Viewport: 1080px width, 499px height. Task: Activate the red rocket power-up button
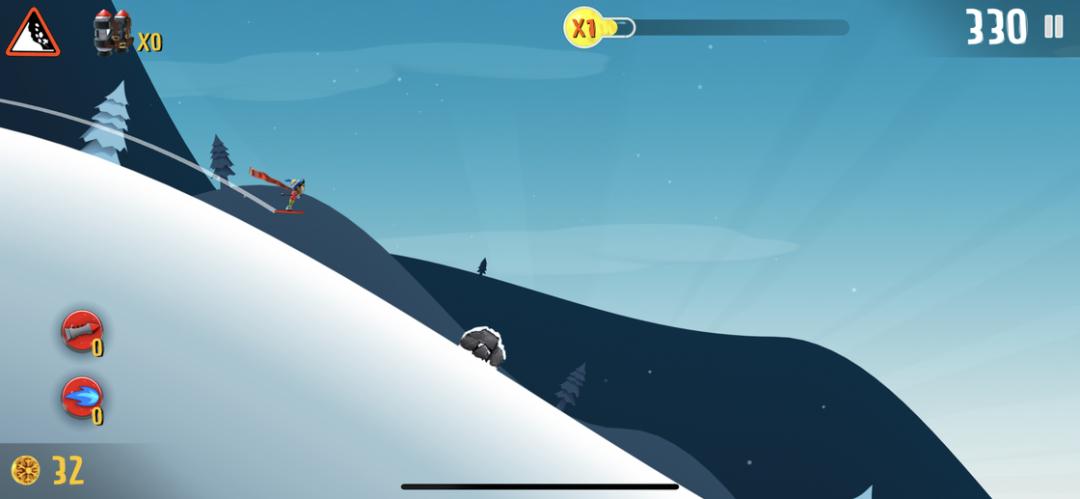(81, 332)
